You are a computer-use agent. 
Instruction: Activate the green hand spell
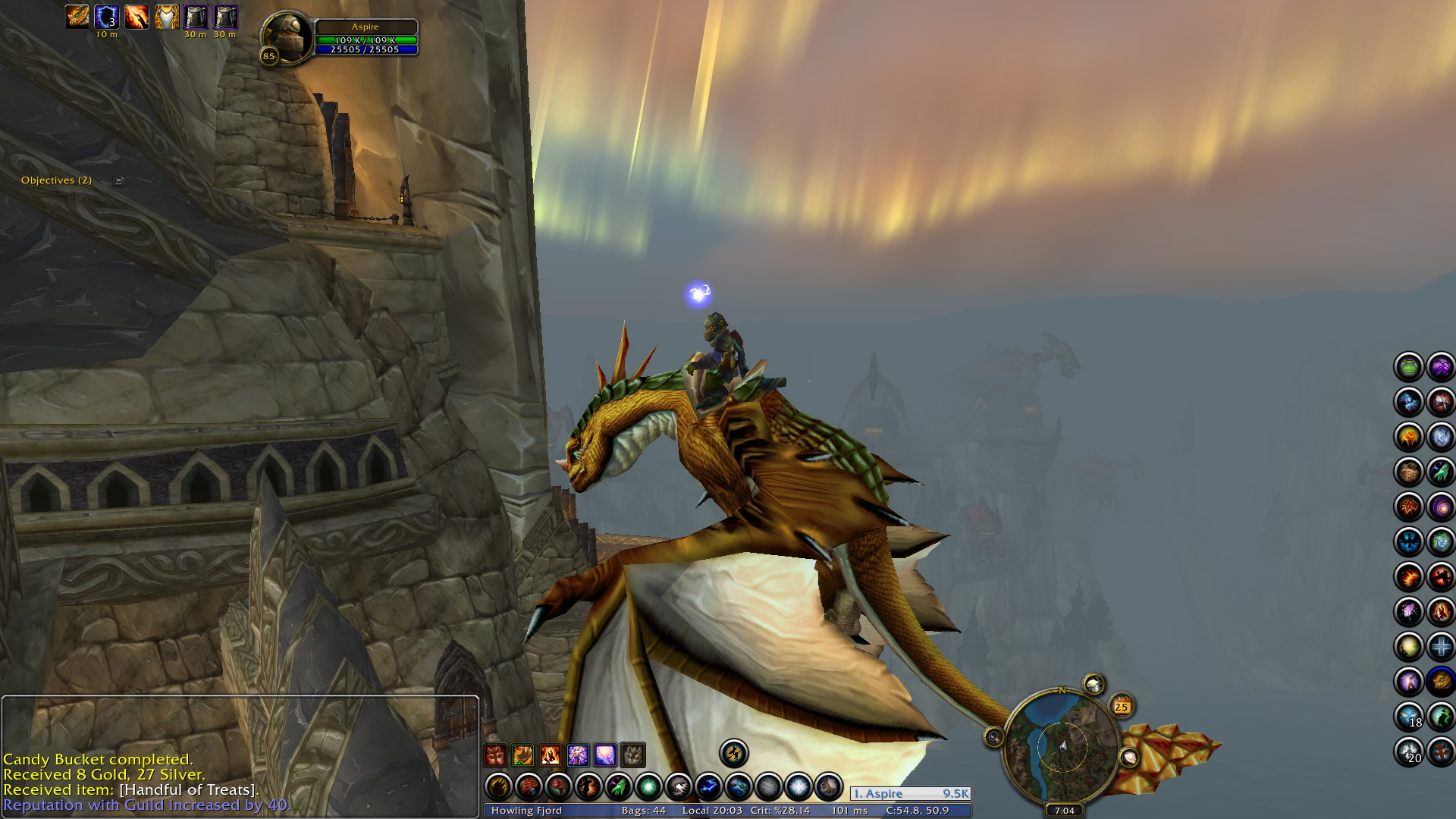point(619,787)
